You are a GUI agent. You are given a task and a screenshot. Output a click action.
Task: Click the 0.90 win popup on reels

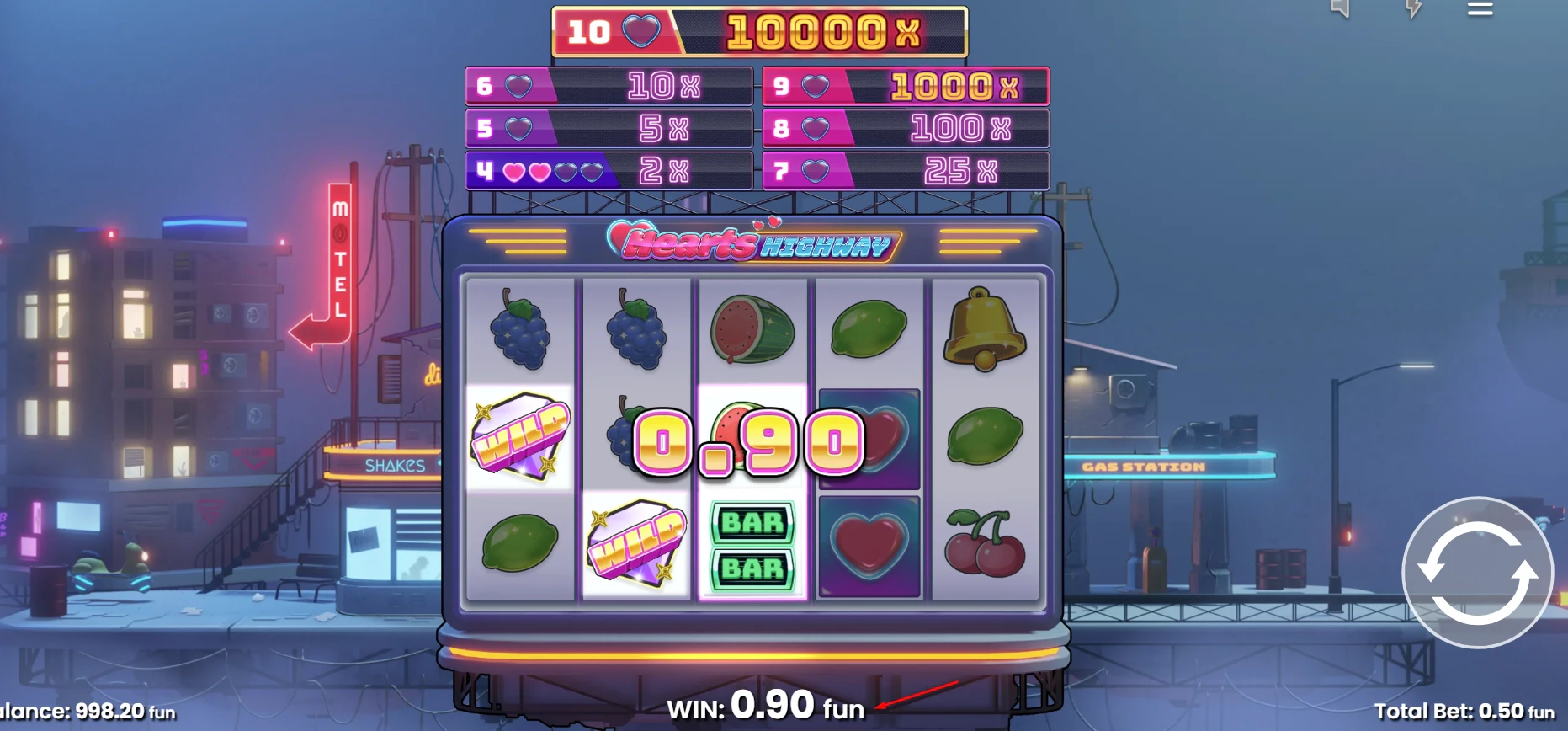click(747, 440)
